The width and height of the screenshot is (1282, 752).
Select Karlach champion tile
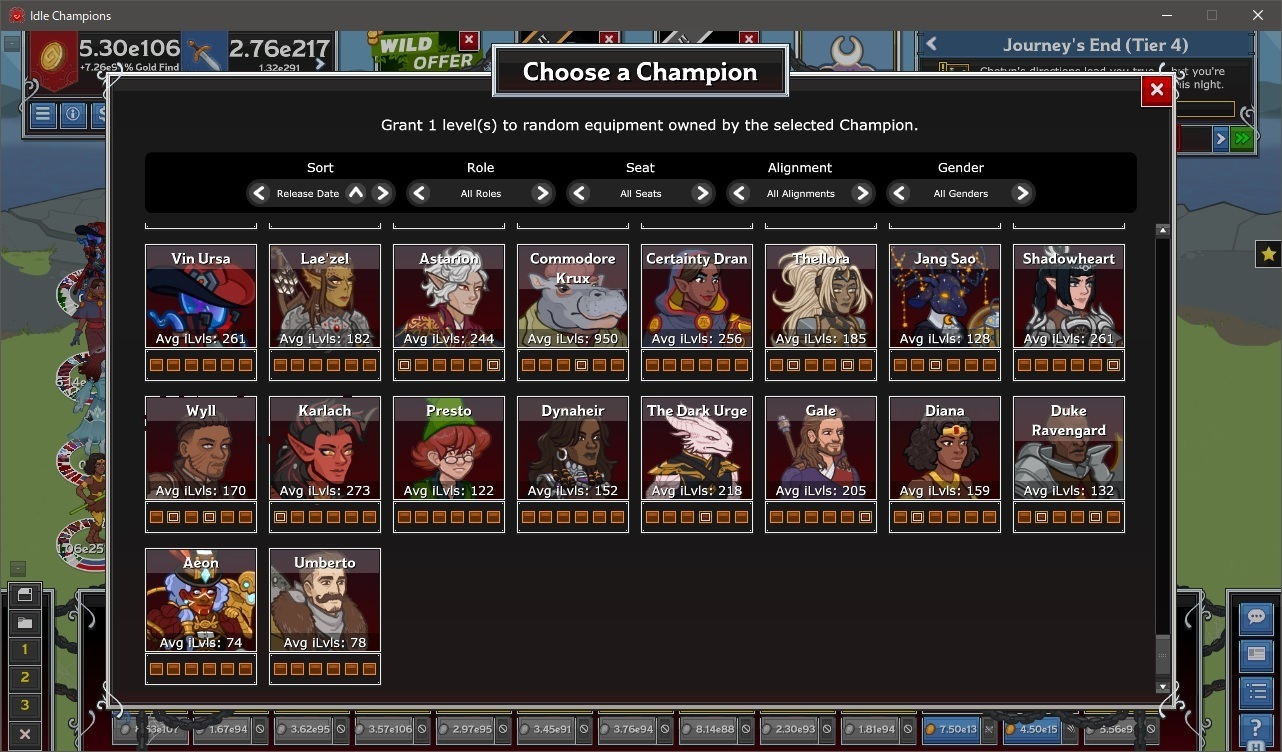pyautogui.click(x=325, y=449)
